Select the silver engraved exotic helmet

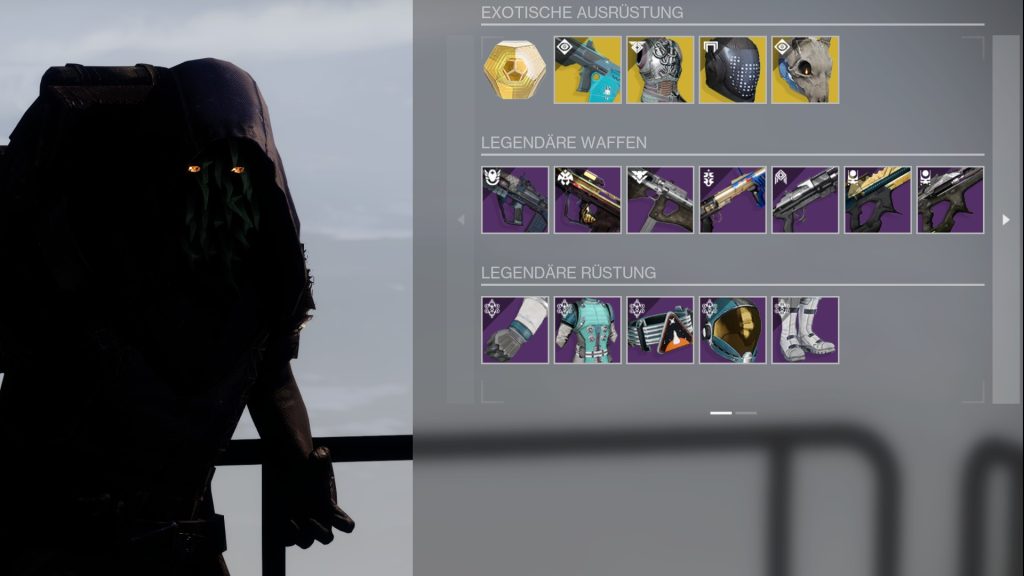click(x=660, y=70)
